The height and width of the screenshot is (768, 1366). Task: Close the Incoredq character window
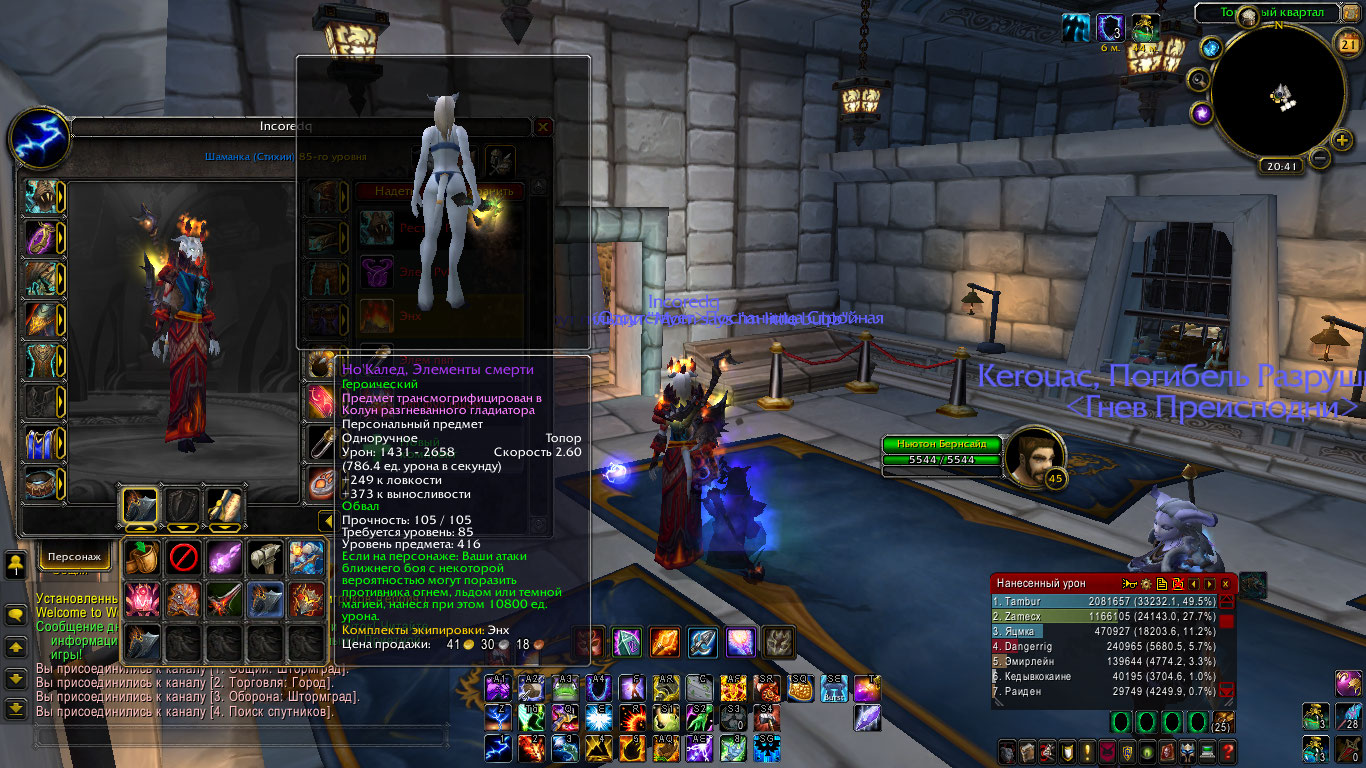pos(543,127)
